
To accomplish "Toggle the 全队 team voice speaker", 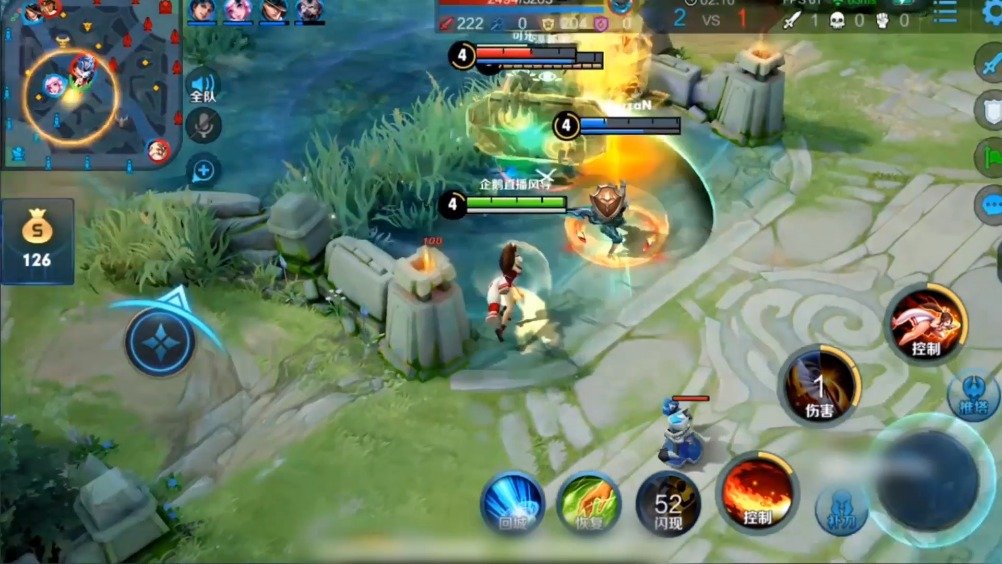I will [203, 87].
